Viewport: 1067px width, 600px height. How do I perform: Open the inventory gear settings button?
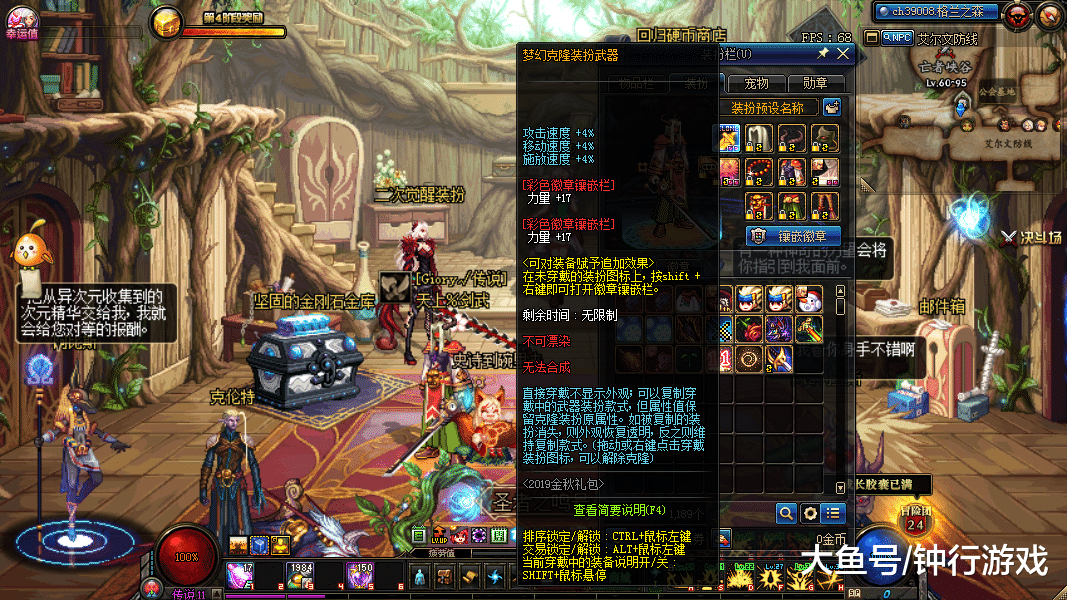(810, 514)
